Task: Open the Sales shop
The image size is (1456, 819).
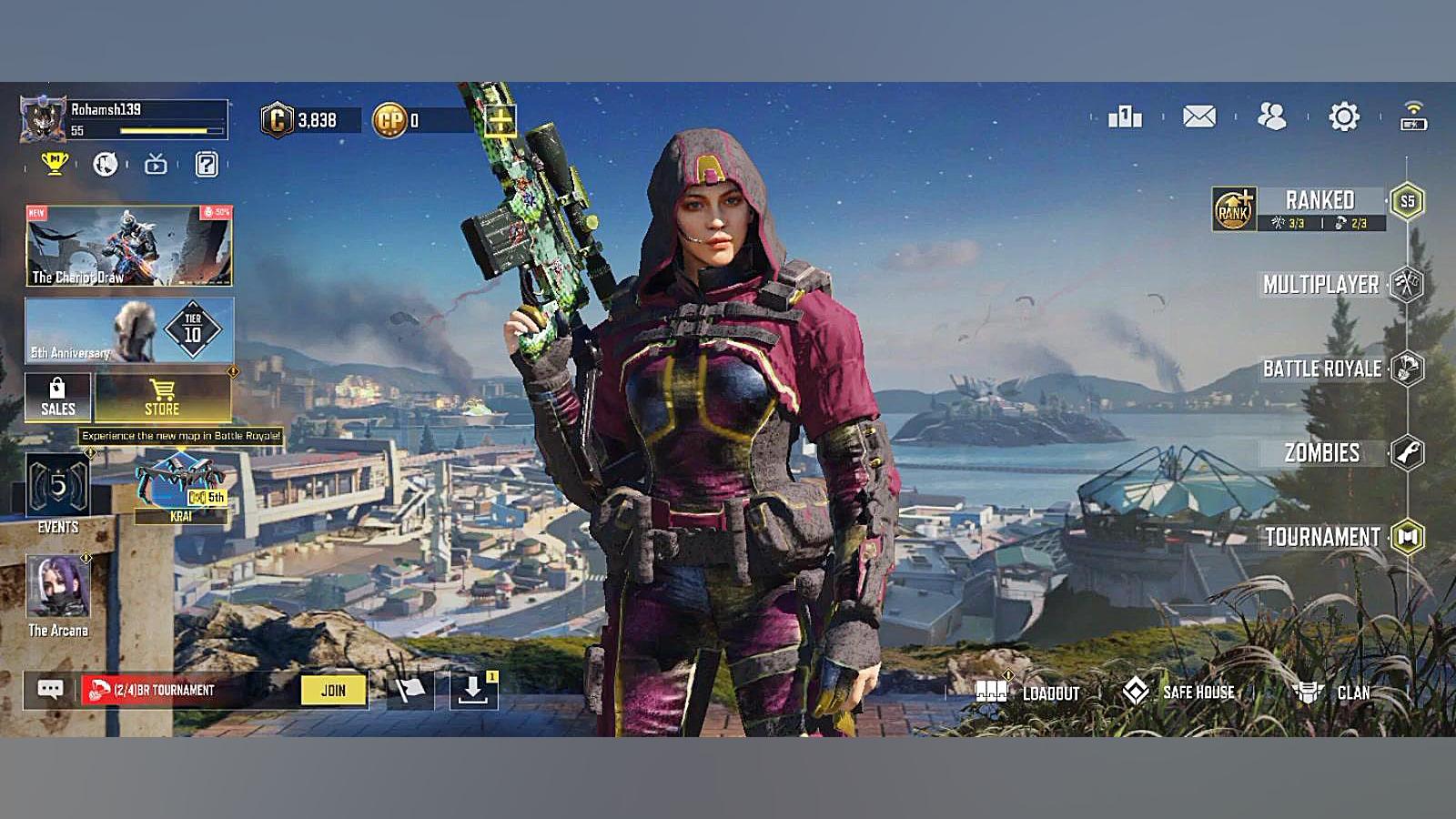Action: pyautogui.click(x=57, y=398)
